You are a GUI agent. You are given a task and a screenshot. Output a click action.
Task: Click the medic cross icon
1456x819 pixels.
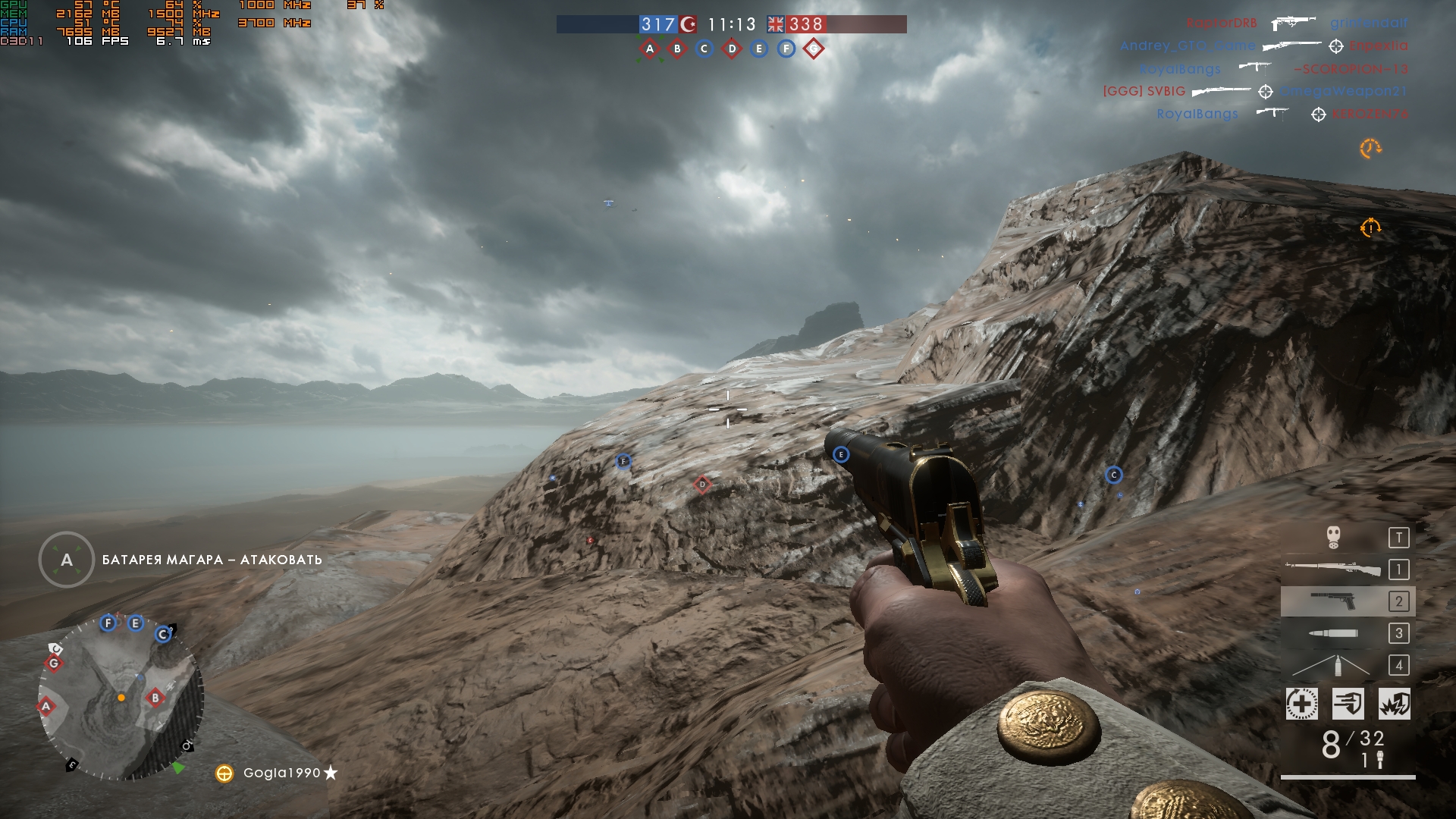[x=1301, y=704]
